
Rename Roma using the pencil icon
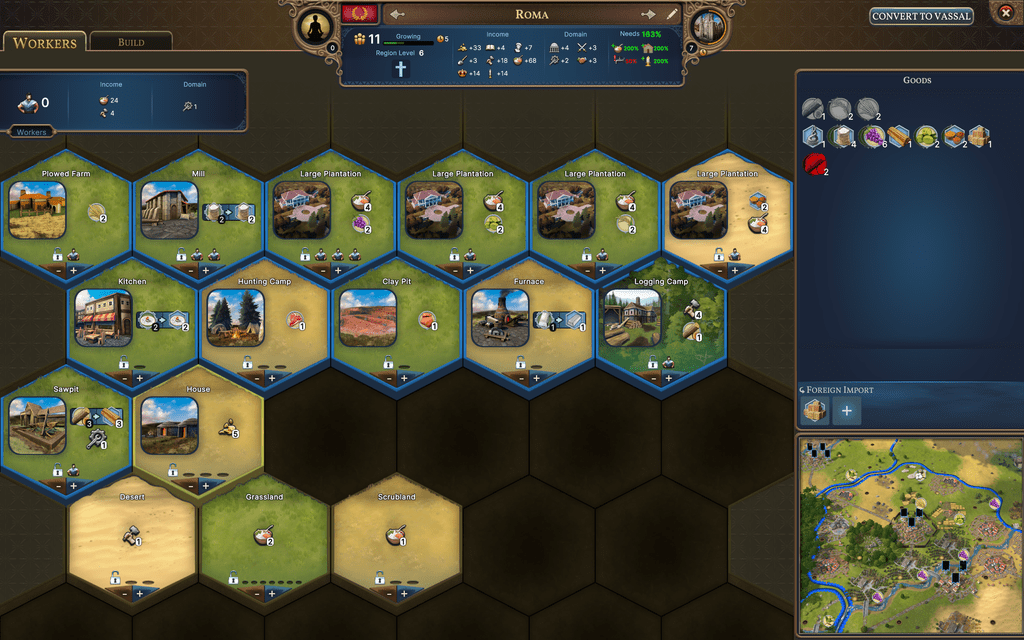click(672, 14)
